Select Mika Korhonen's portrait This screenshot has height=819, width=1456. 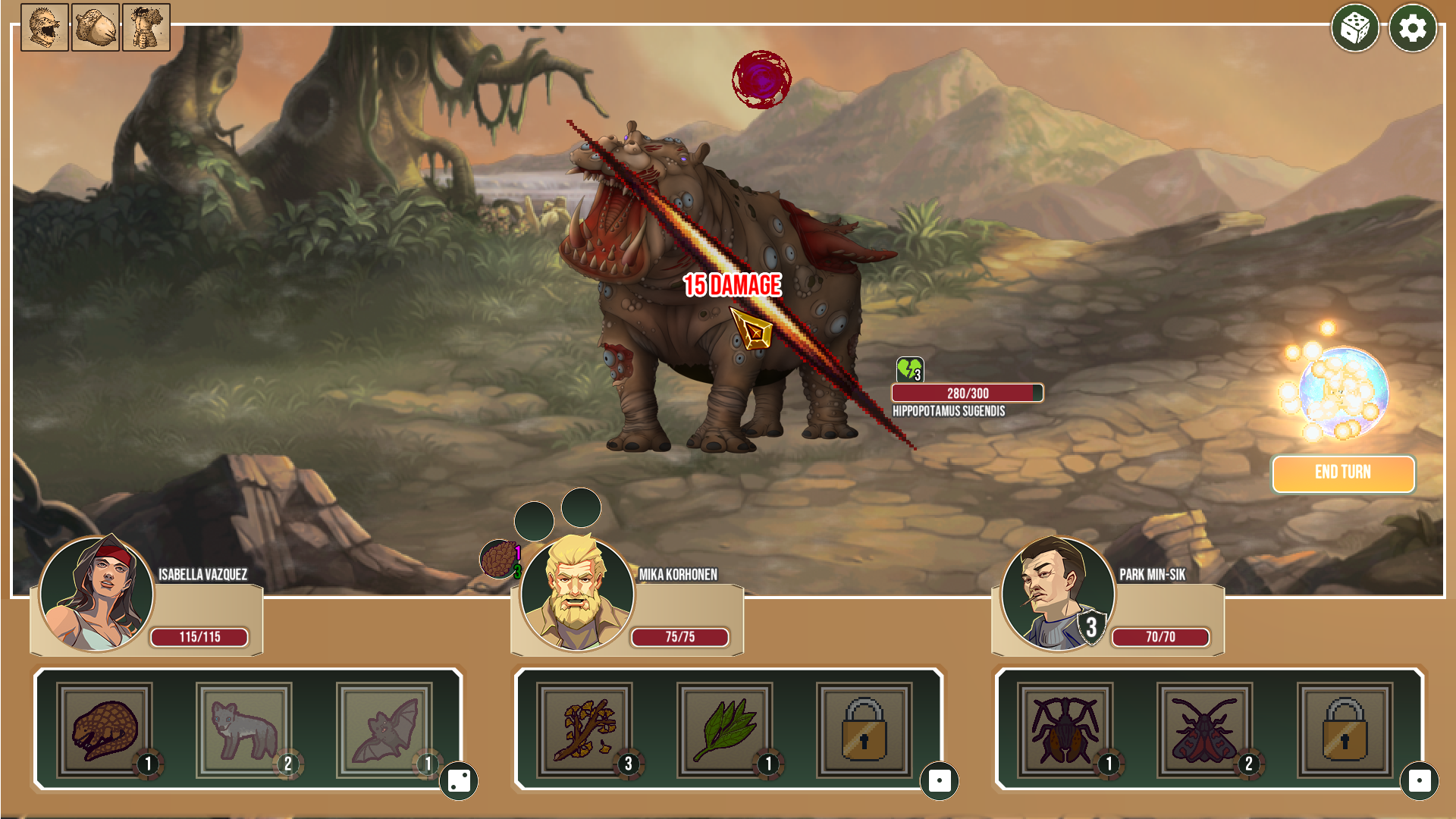[x=577, y=594]
